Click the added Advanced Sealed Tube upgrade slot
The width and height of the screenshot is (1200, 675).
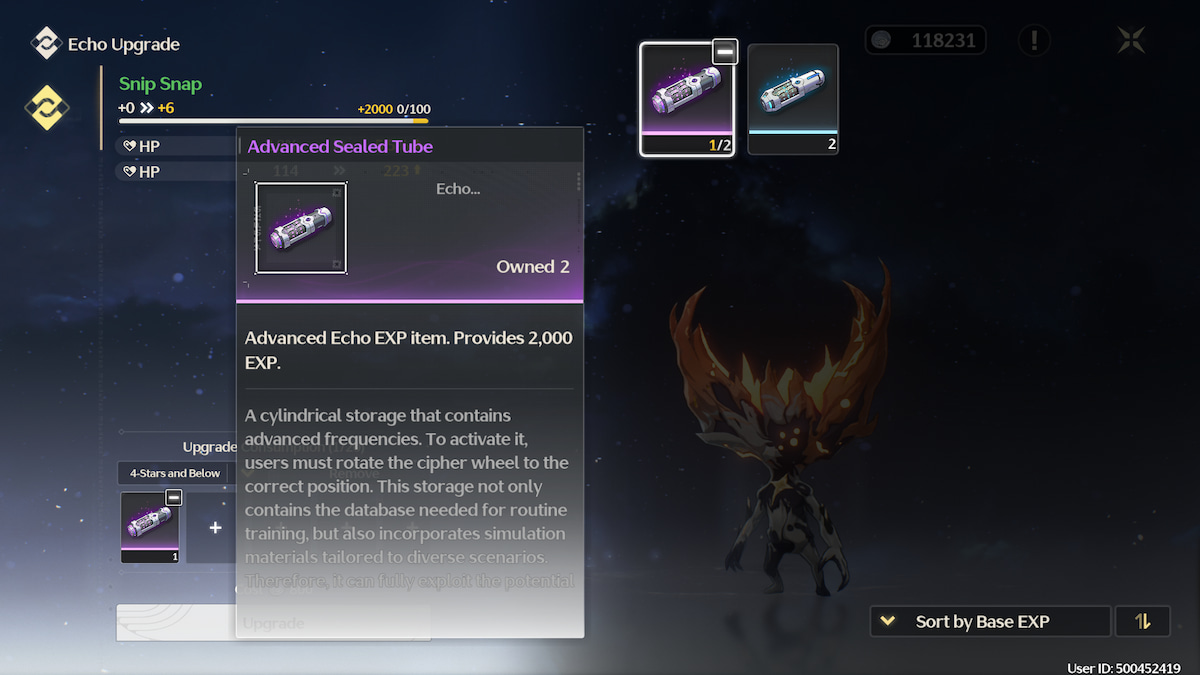coord(150,526)
